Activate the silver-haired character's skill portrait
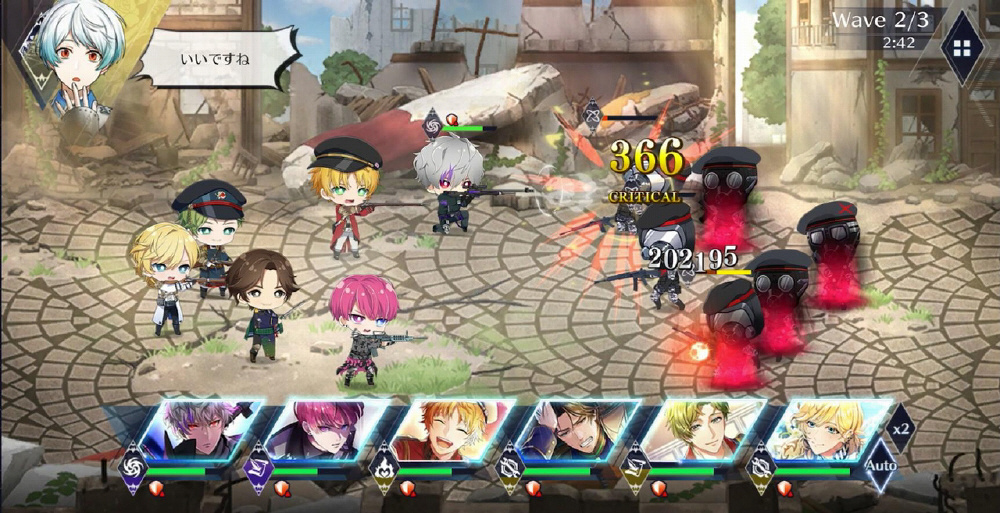Screen dimensions: 1000x513 (201, 431)
